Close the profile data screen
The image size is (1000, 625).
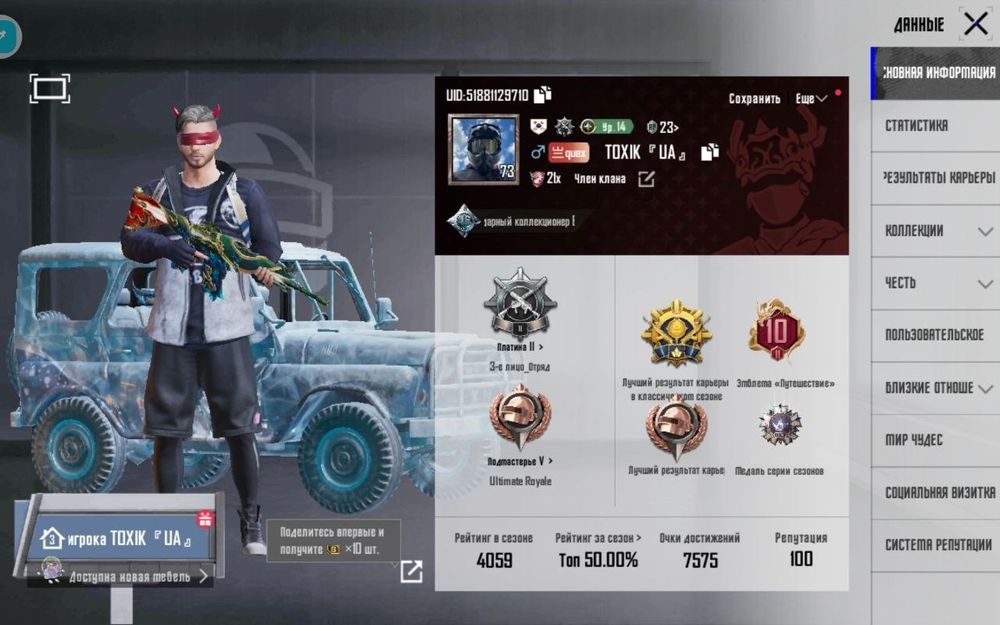(x=975, y=24)
